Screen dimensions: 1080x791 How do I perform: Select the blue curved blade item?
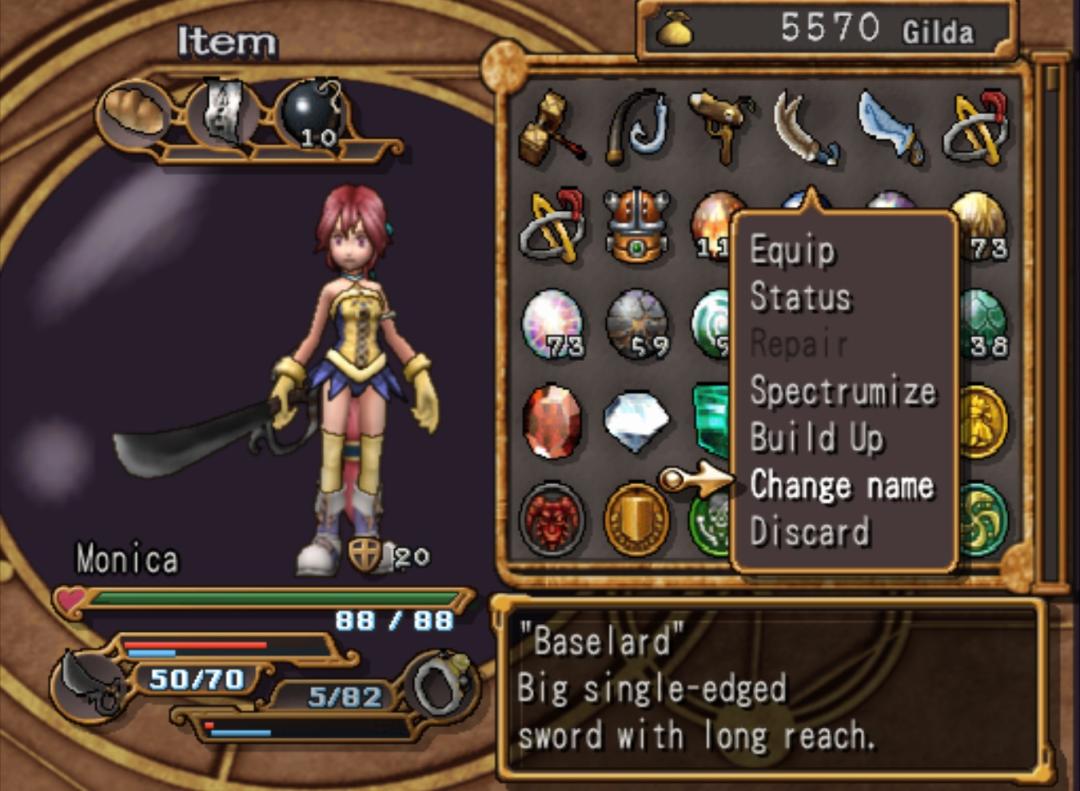(890, 128)
